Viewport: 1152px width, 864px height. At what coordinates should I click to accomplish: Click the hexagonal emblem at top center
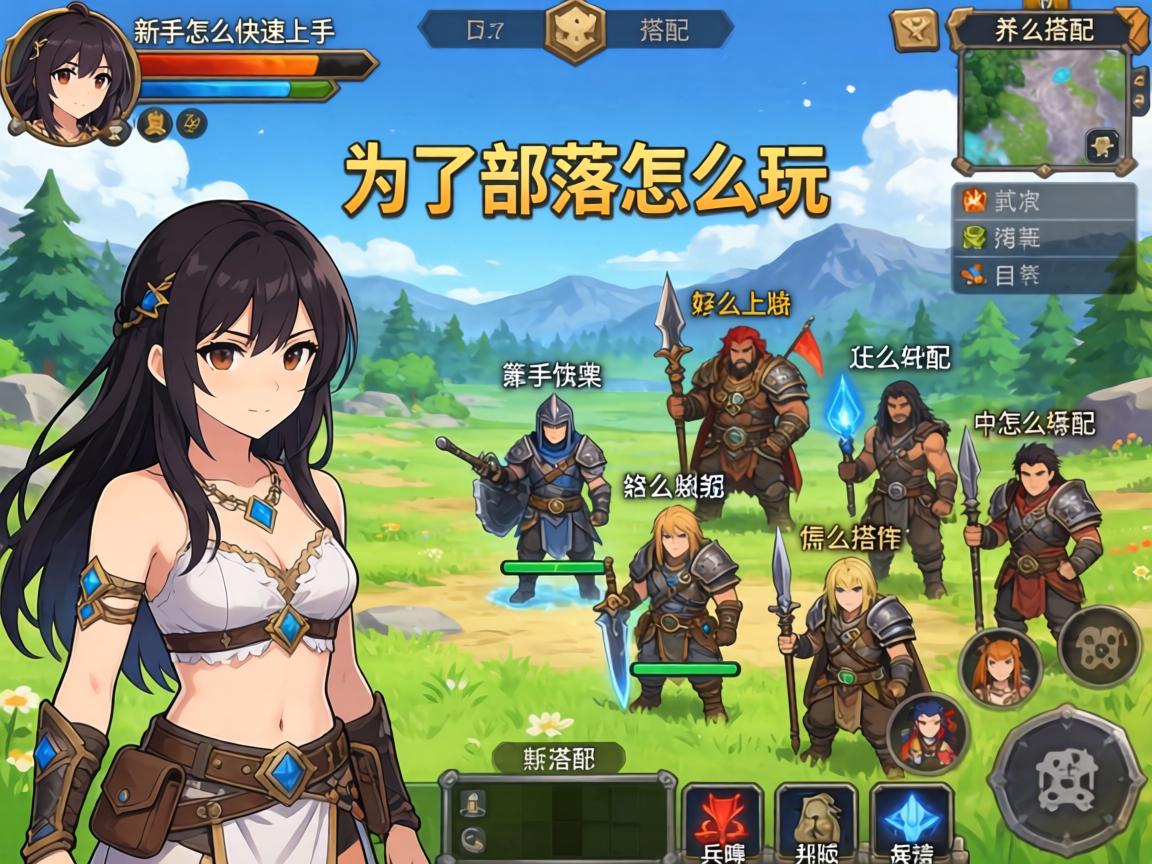575,28
